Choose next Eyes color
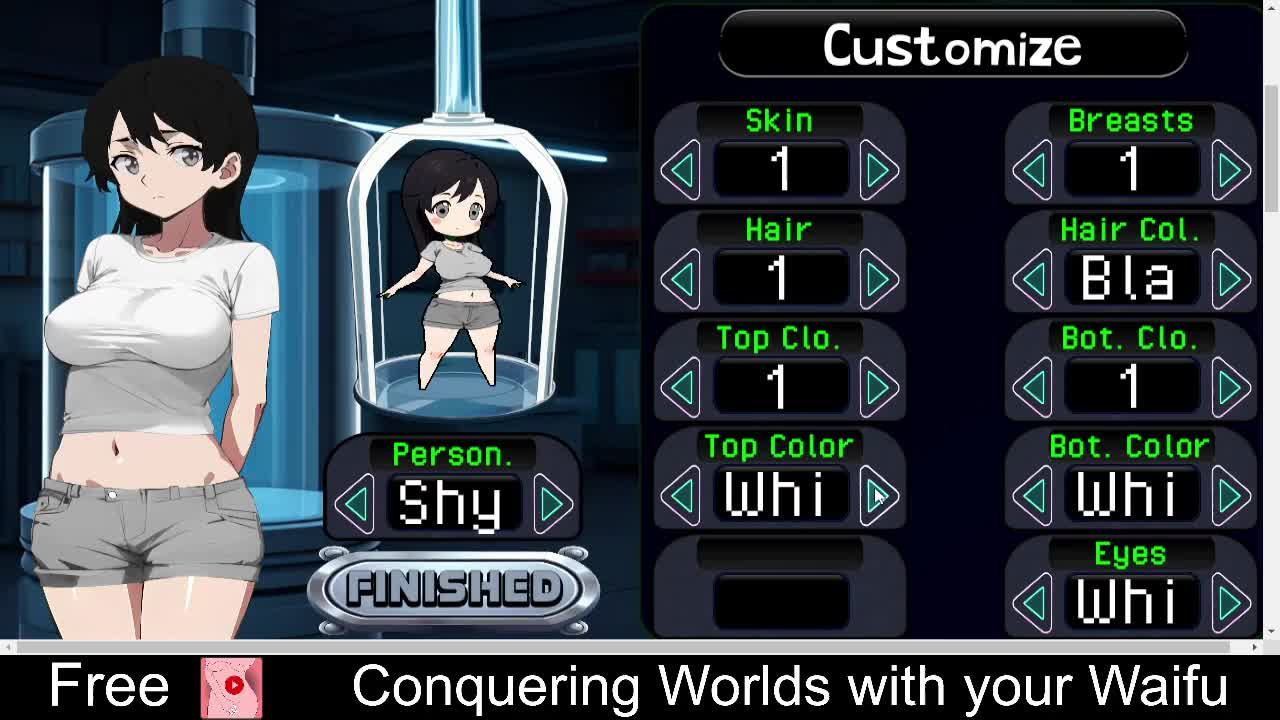Viewport: 1280px width, 720px height. [1230, 603]
